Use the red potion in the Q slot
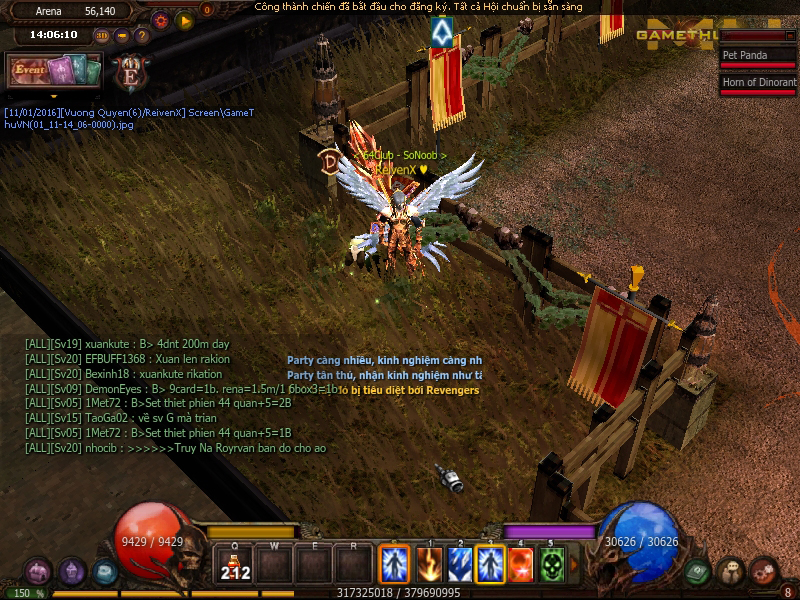 click(235, 565)
